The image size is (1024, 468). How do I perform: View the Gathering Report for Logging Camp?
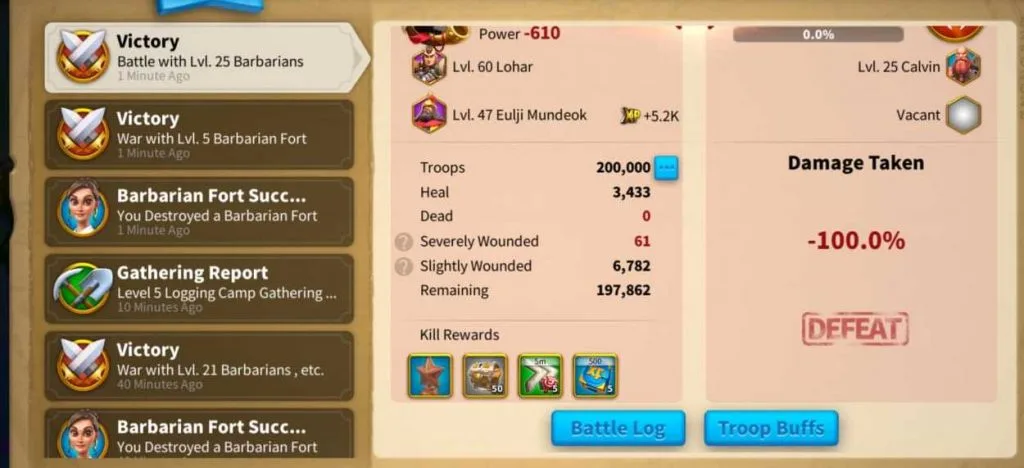coord(200,289)
